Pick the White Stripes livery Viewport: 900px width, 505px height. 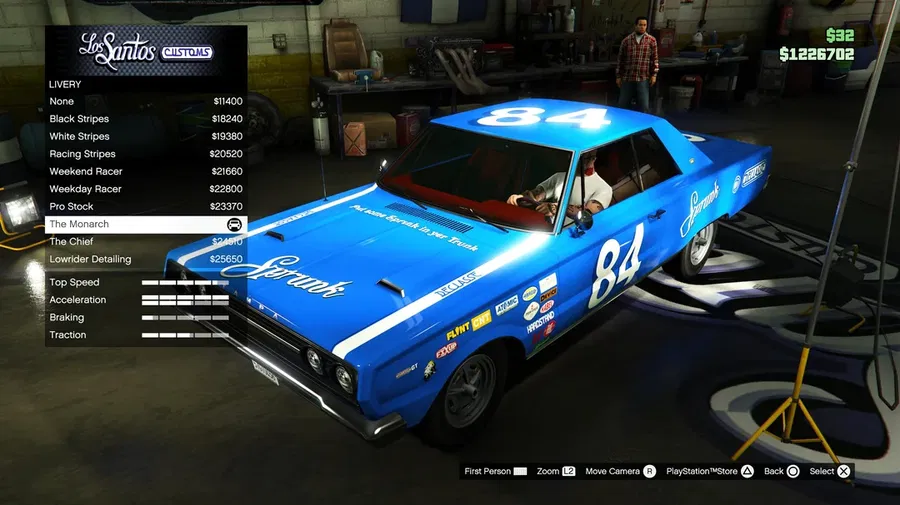point(145,136)
